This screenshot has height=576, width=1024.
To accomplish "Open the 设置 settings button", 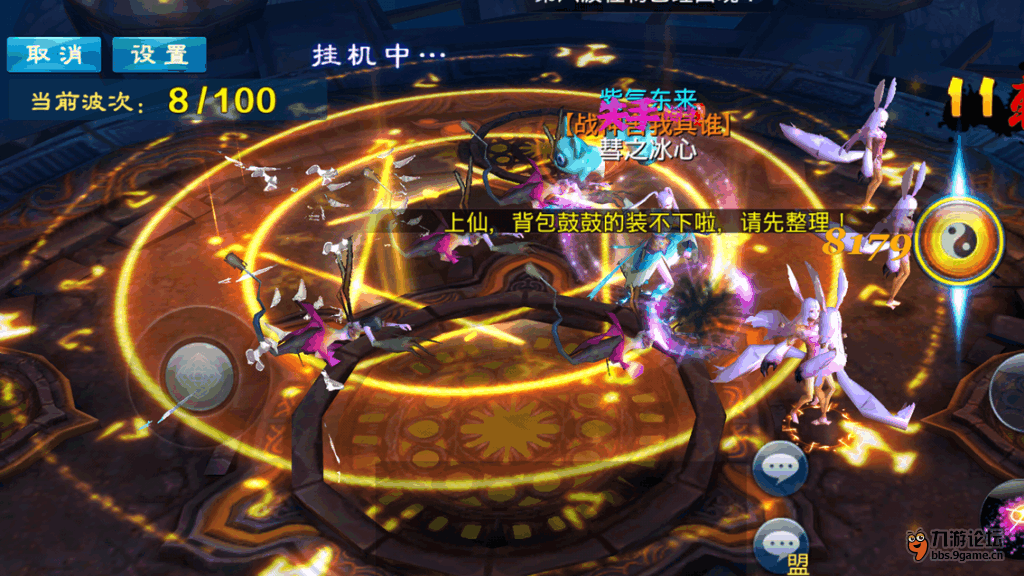I will click(159, 55).
